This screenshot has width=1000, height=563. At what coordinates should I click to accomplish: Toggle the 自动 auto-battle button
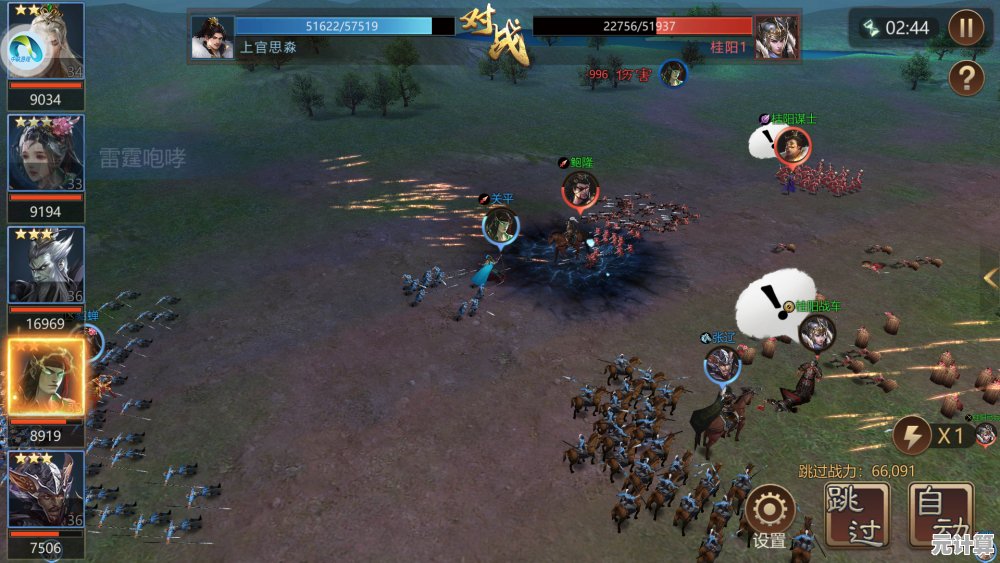pyautogui.click(x=940, y=513)
